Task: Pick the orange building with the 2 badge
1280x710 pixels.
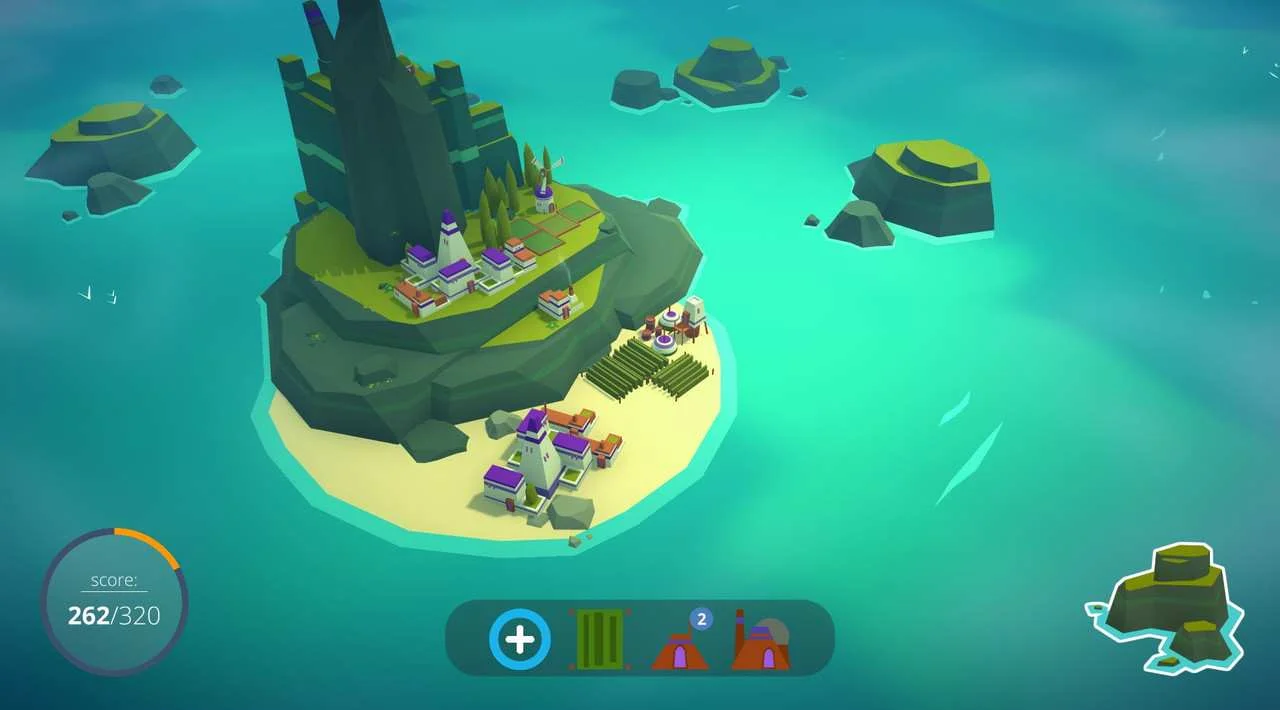Action: pyautogui.click(x=680, y=645)
